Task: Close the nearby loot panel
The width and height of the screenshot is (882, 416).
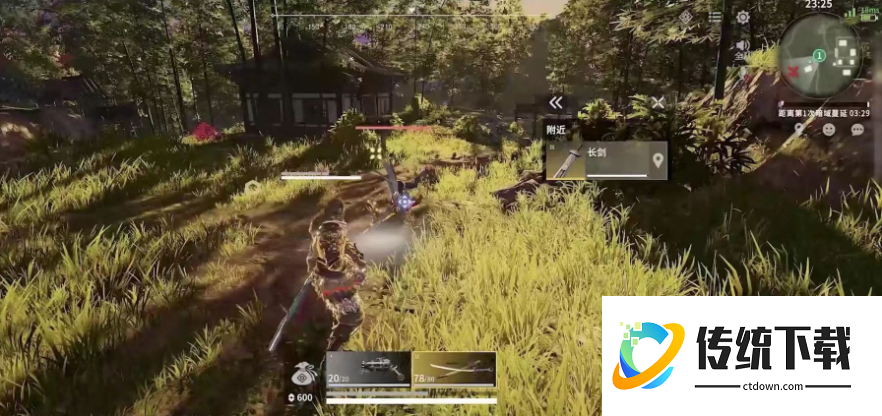Action: [658, 102]
